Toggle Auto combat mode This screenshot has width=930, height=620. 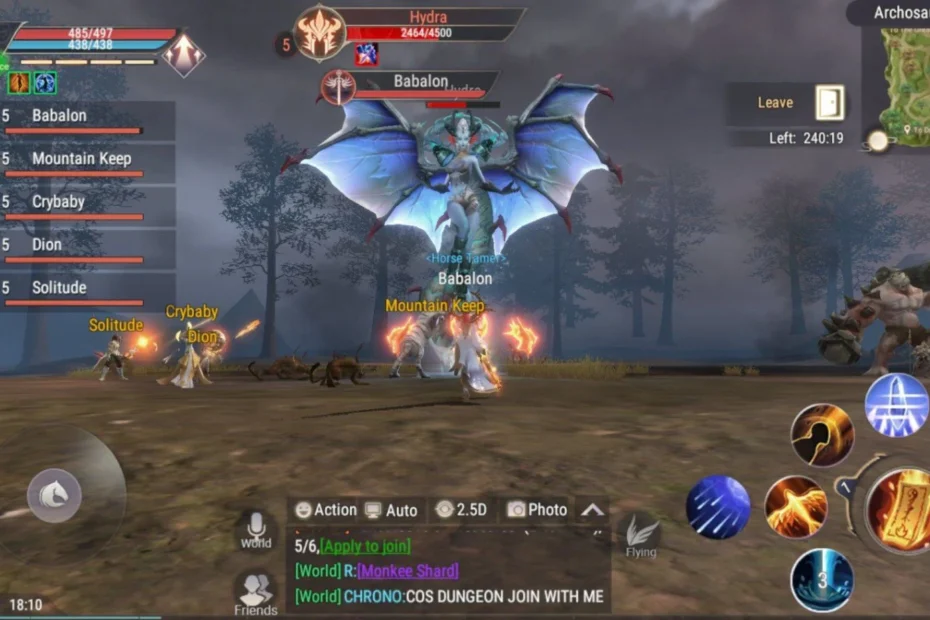[390, 510]
